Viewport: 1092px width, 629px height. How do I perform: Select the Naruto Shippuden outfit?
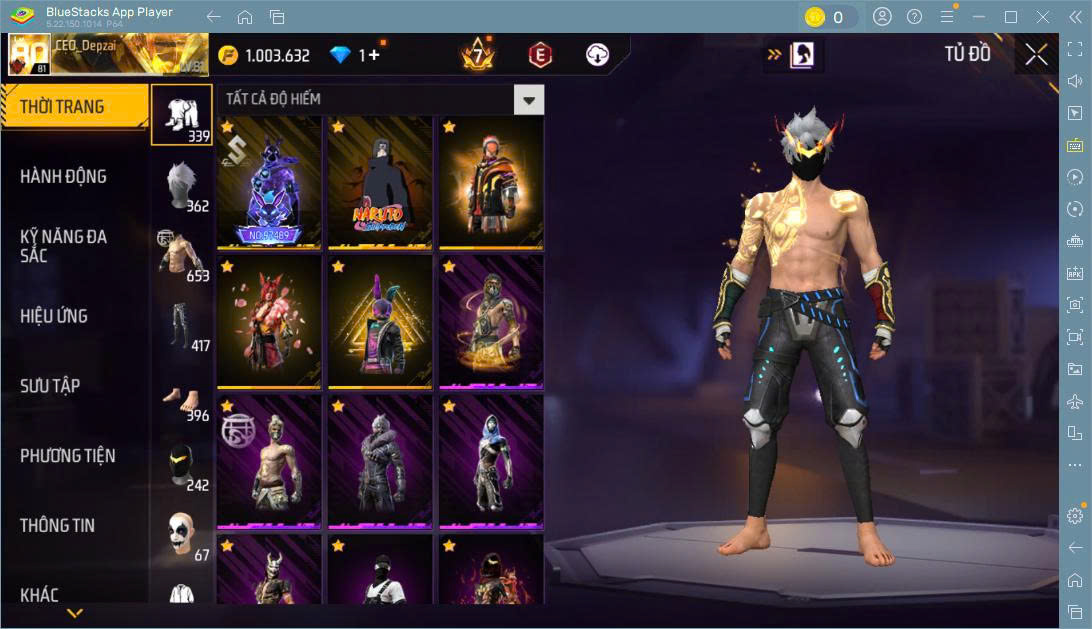pyautogui.click(x=380, y=181)
